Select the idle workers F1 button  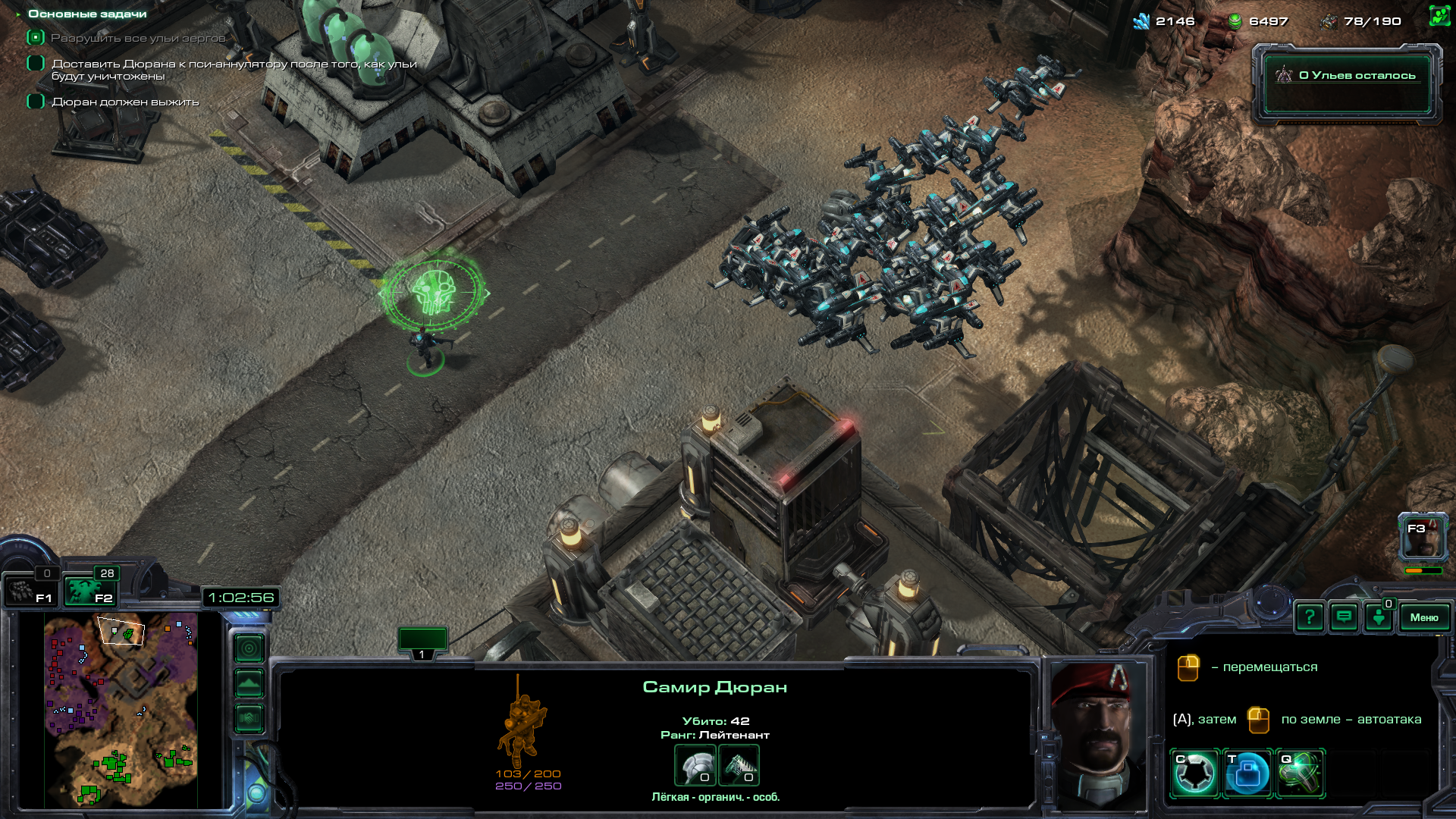[x=30, y=591]
